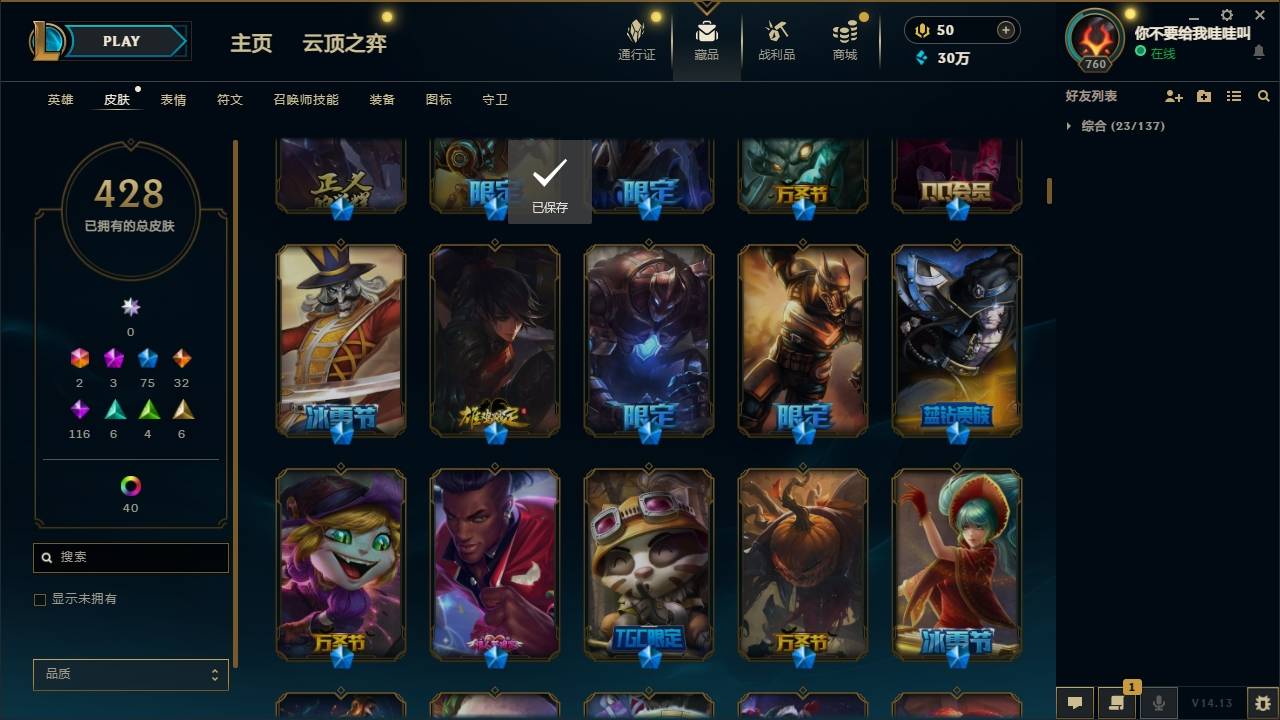1280x720 pixels.
Task: Enable the 显示未拥有 checkbox
Action: pos(40,599)
